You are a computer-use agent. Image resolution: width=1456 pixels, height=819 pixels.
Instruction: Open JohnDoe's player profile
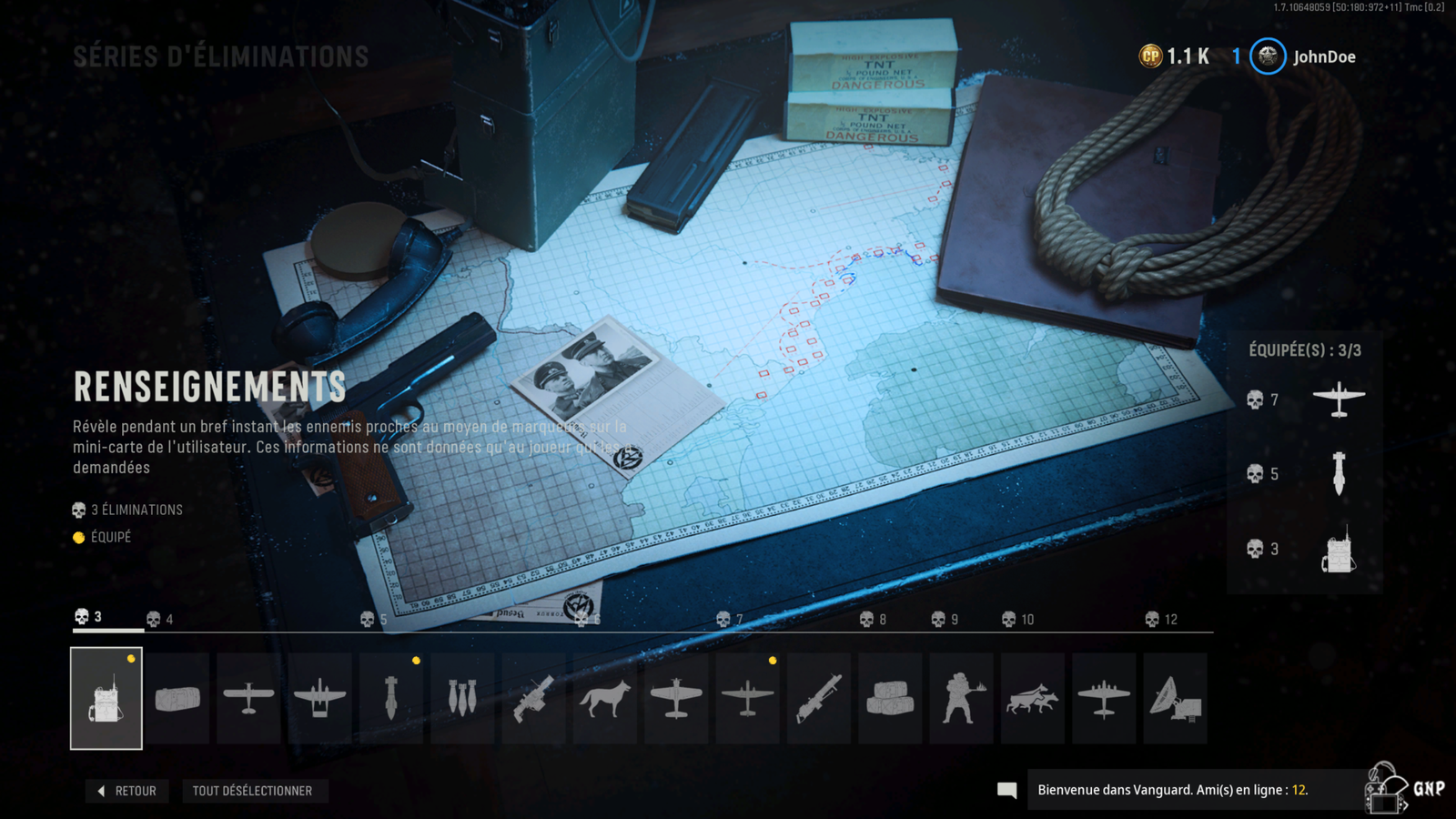tap(1303, 56)
